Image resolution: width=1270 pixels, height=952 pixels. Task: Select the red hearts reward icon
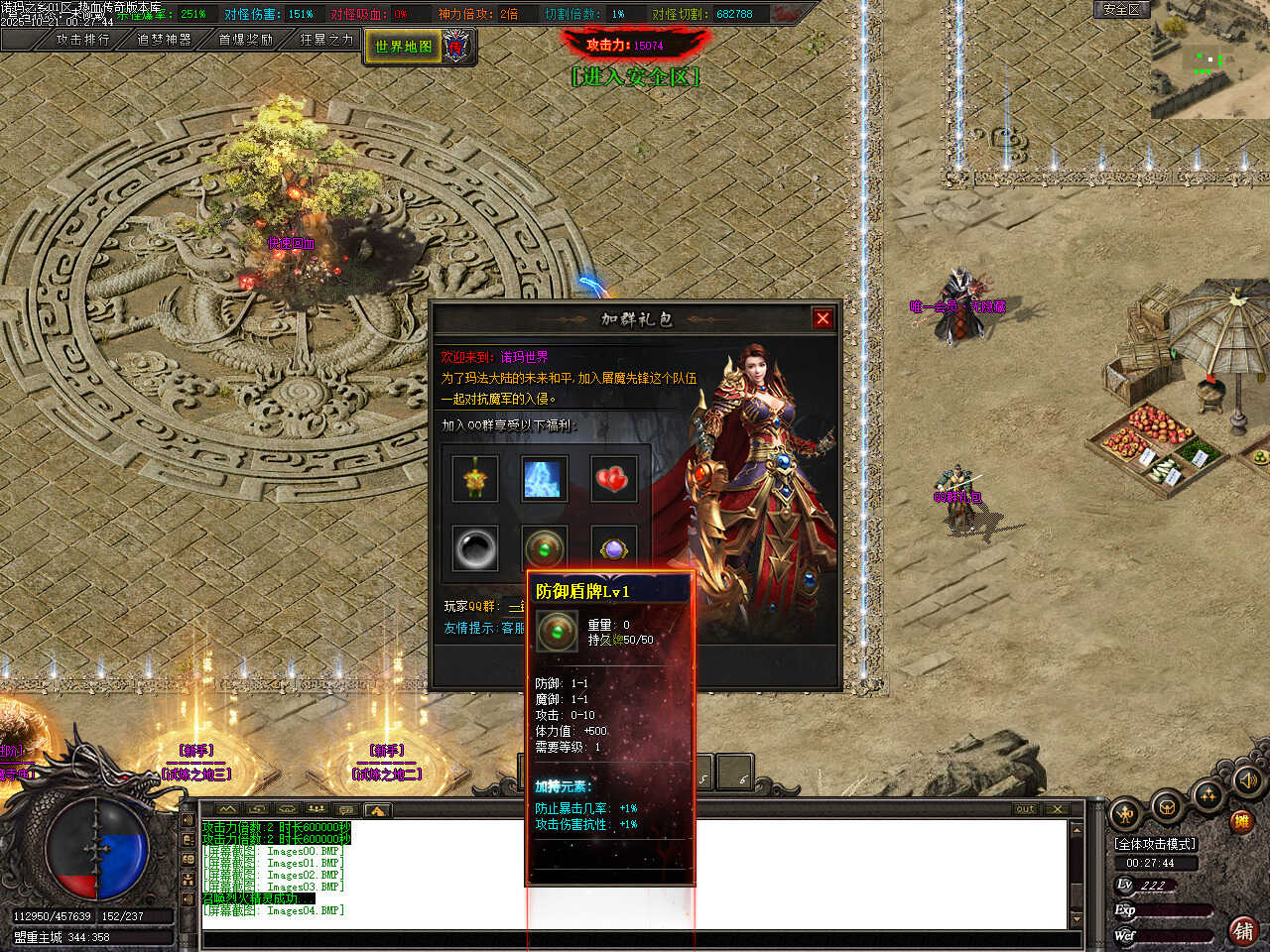[614, 480]
